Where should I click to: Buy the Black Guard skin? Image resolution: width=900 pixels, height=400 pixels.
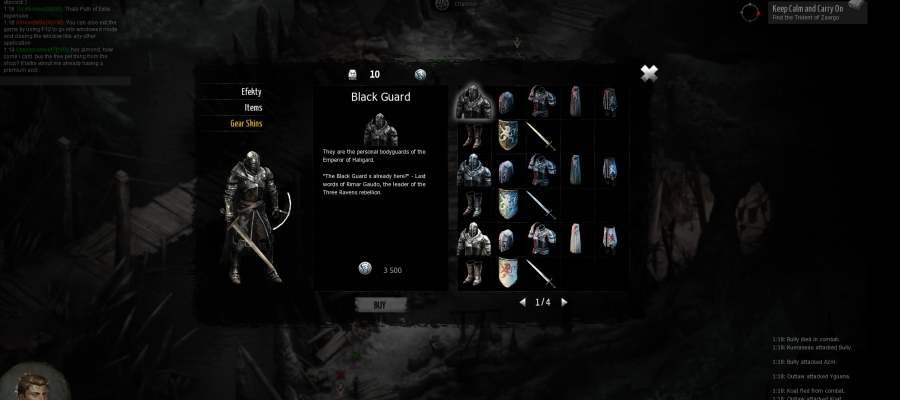coord(380,304)
